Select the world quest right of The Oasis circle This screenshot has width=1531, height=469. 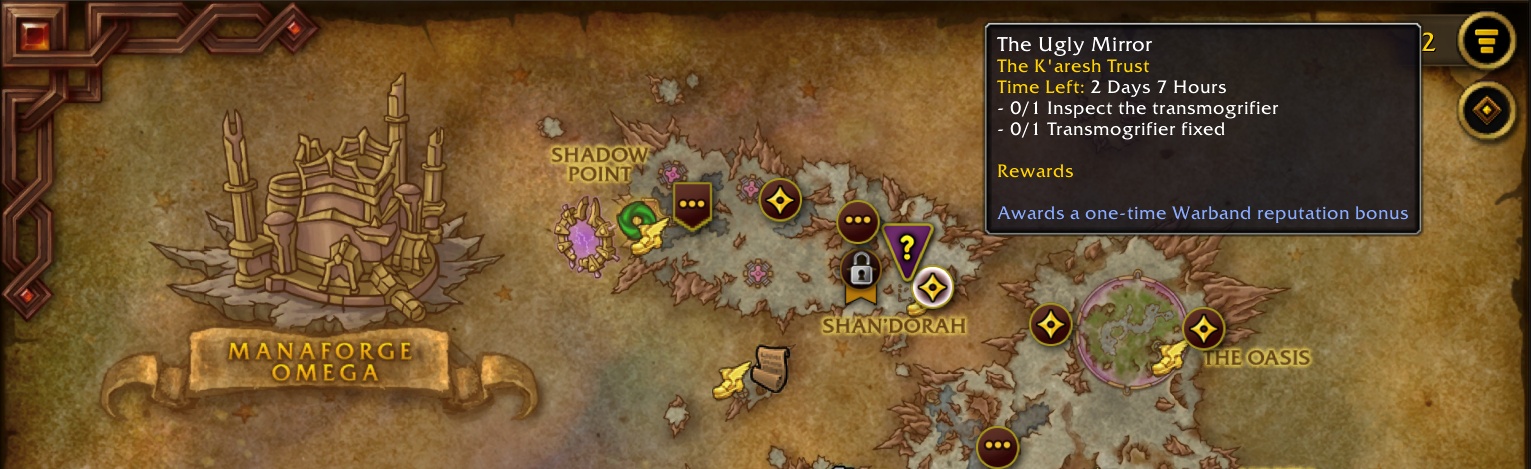pyautogui.click(x=1203, y=328)
